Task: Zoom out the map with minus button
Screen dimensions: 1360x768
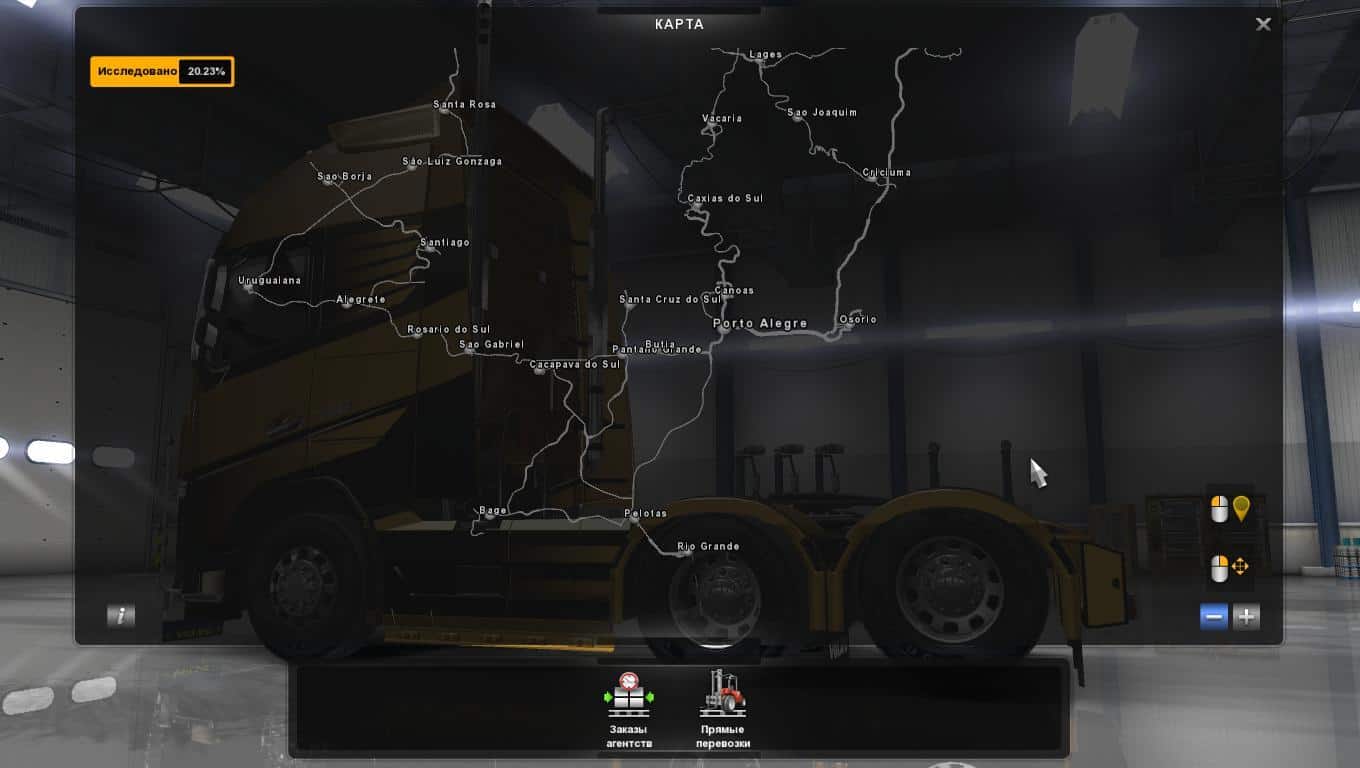Action: (1215, 617)
